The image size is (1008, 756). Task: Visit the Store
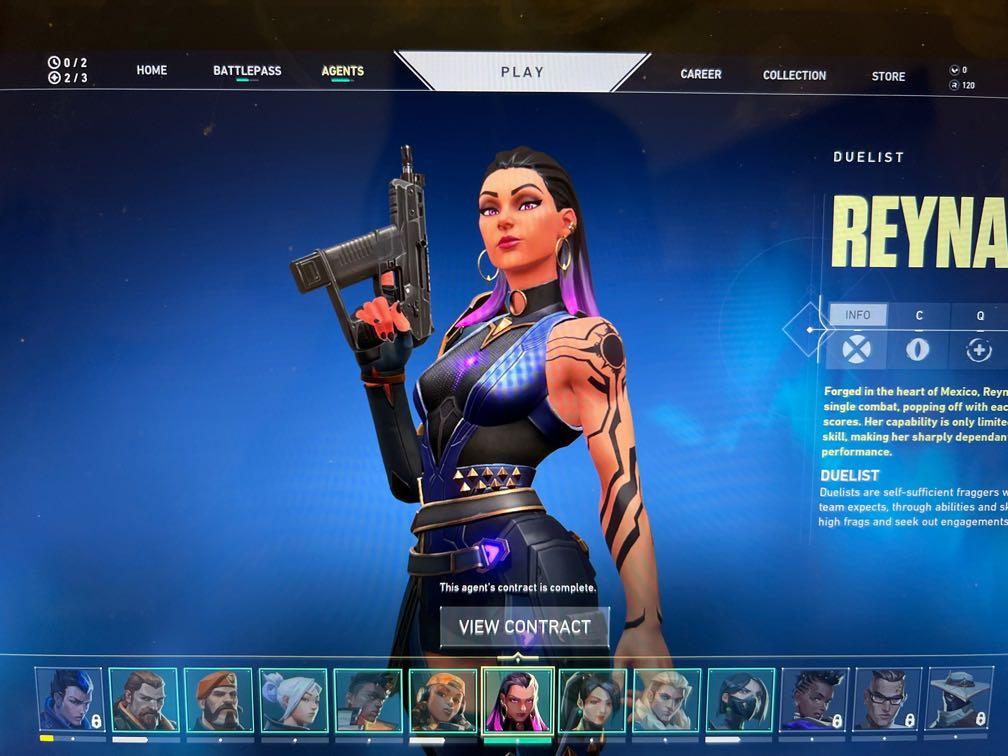coord(888,76)
